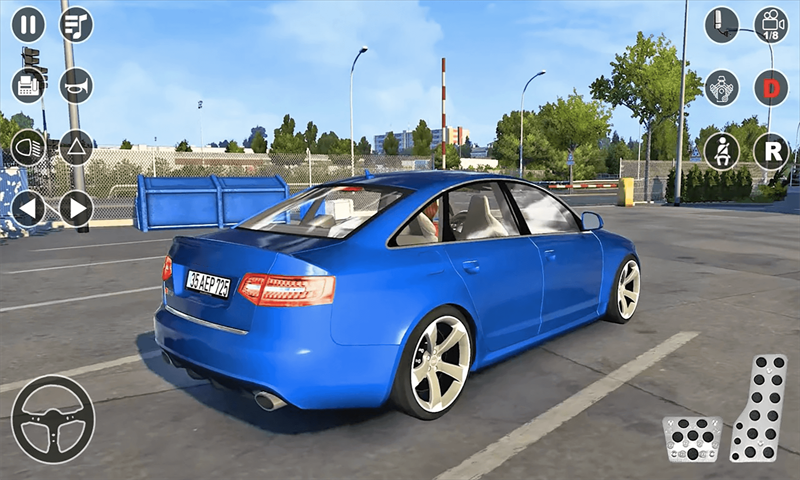Switch the camera view

[x=771, y=25]
